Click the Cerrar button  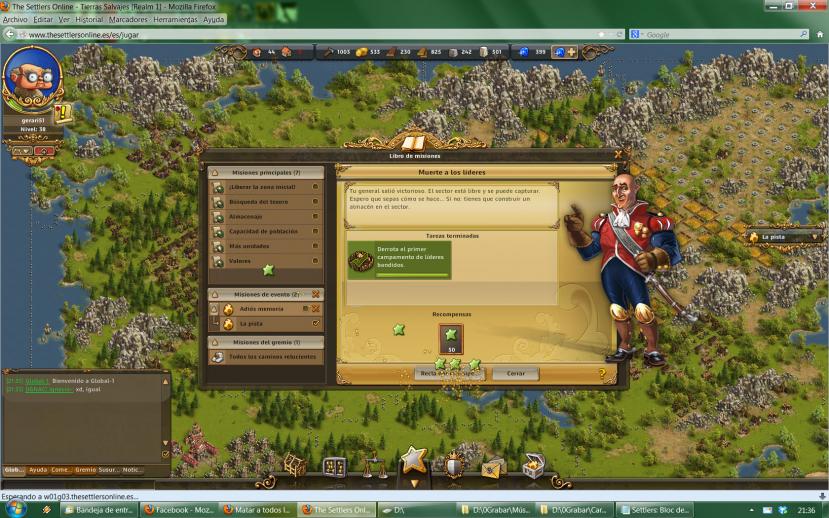tap(515, 373)
